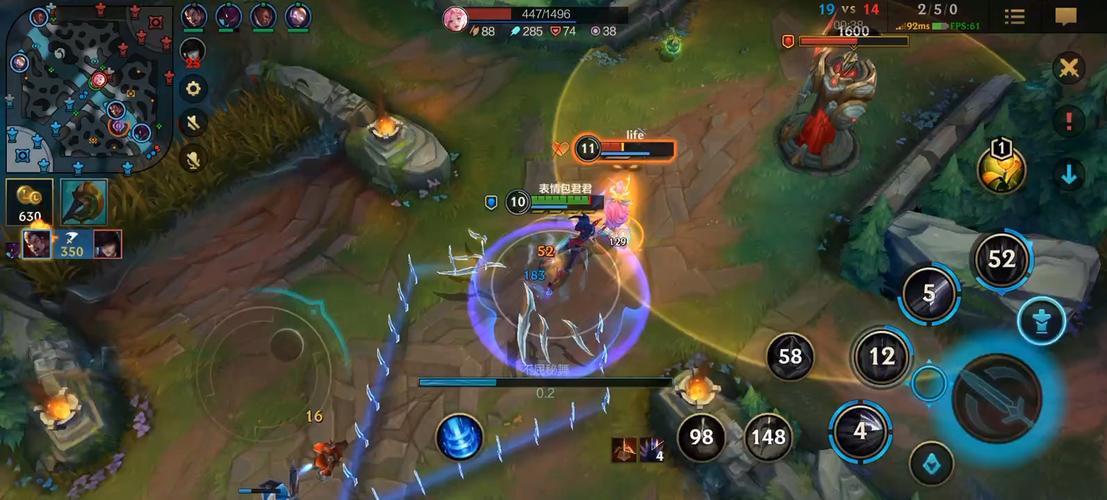The height and width of the screenshot is (500, 1107).
Task: Trigger the ability with 12 on it
Action: tap(881, 355)
